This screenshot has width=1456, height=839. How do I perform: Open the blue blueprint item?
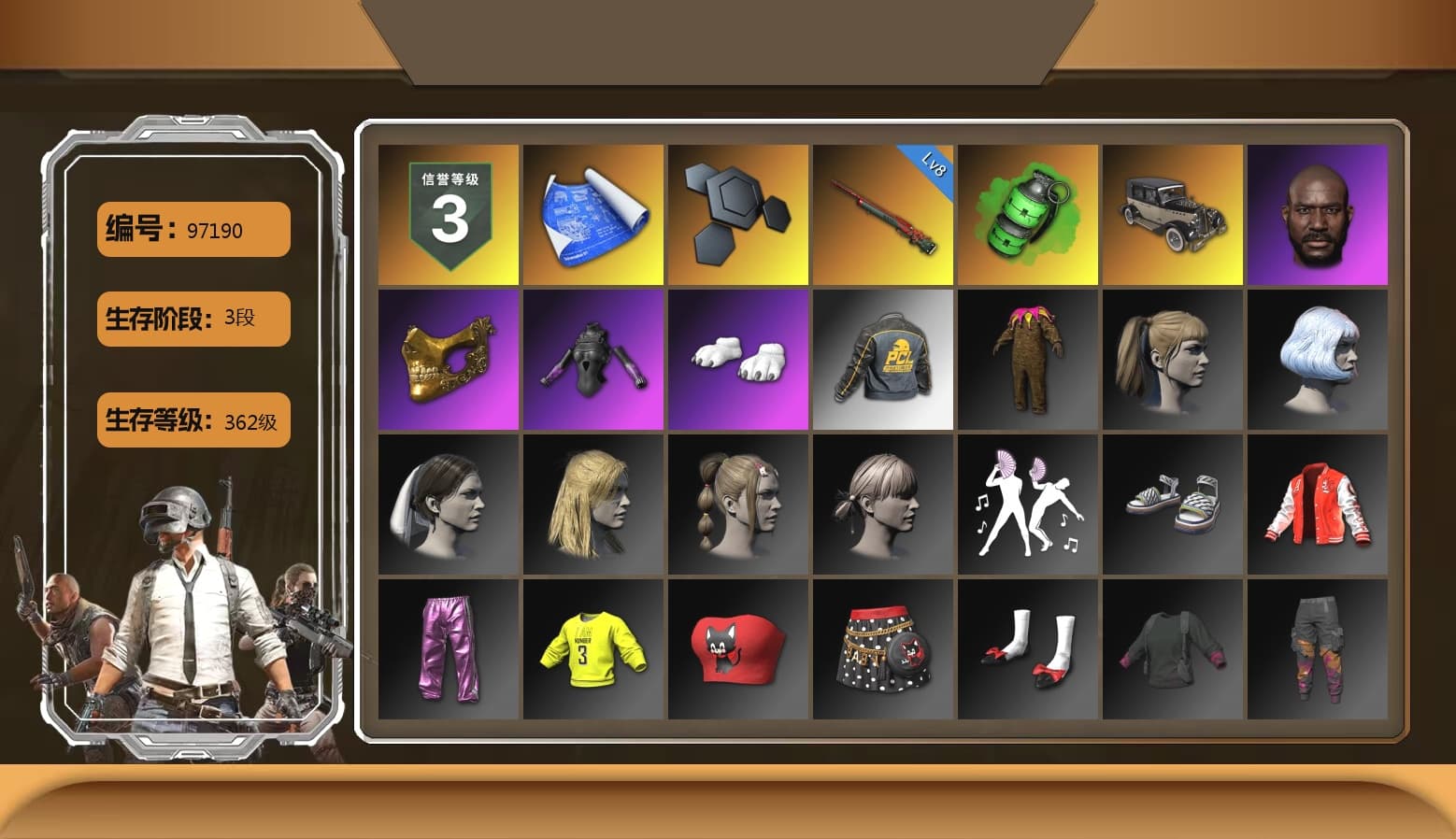tap(592, 213)
